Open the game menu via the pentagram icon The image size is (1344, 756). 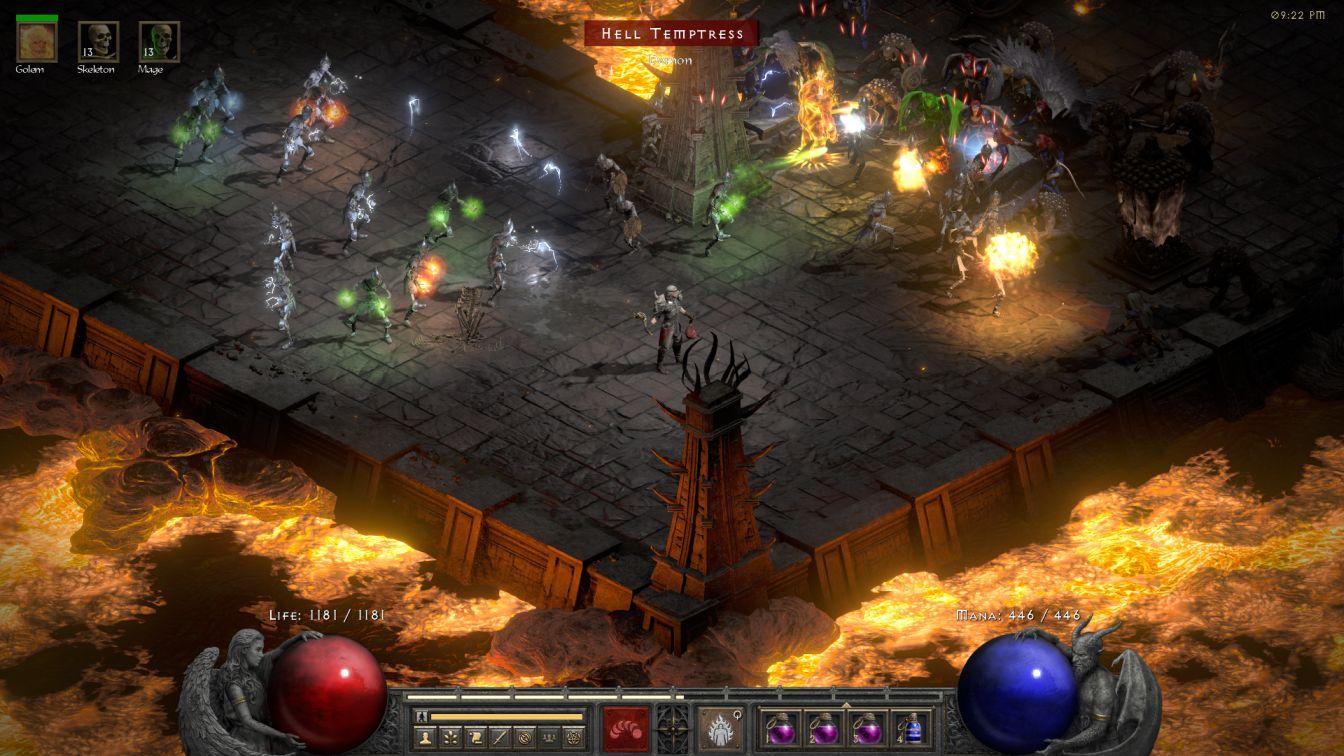click(x=573, y=738)
